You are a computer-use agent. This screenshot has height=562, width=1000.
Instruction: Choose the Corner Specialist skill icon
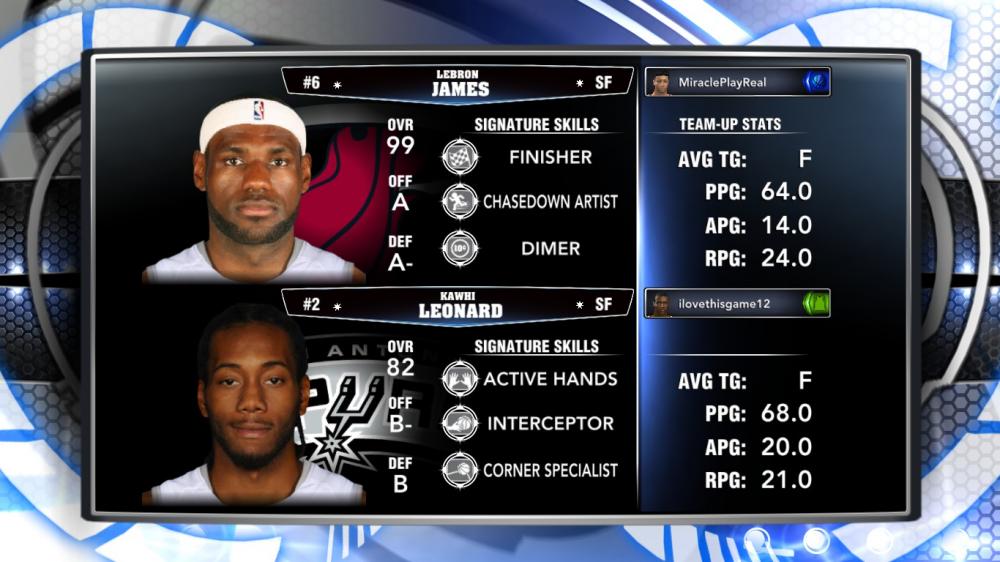[460, 470]
